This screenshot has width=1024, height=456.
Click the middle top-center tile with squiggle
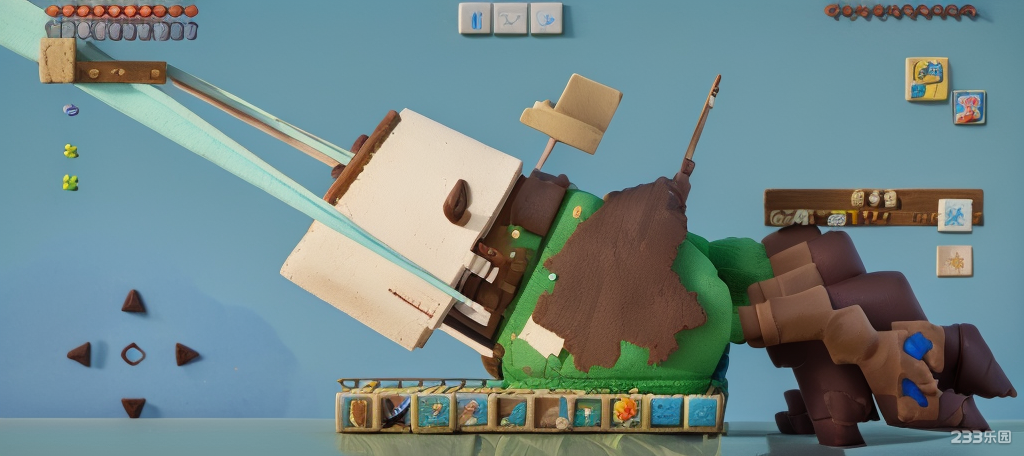[x=510, y=18]
